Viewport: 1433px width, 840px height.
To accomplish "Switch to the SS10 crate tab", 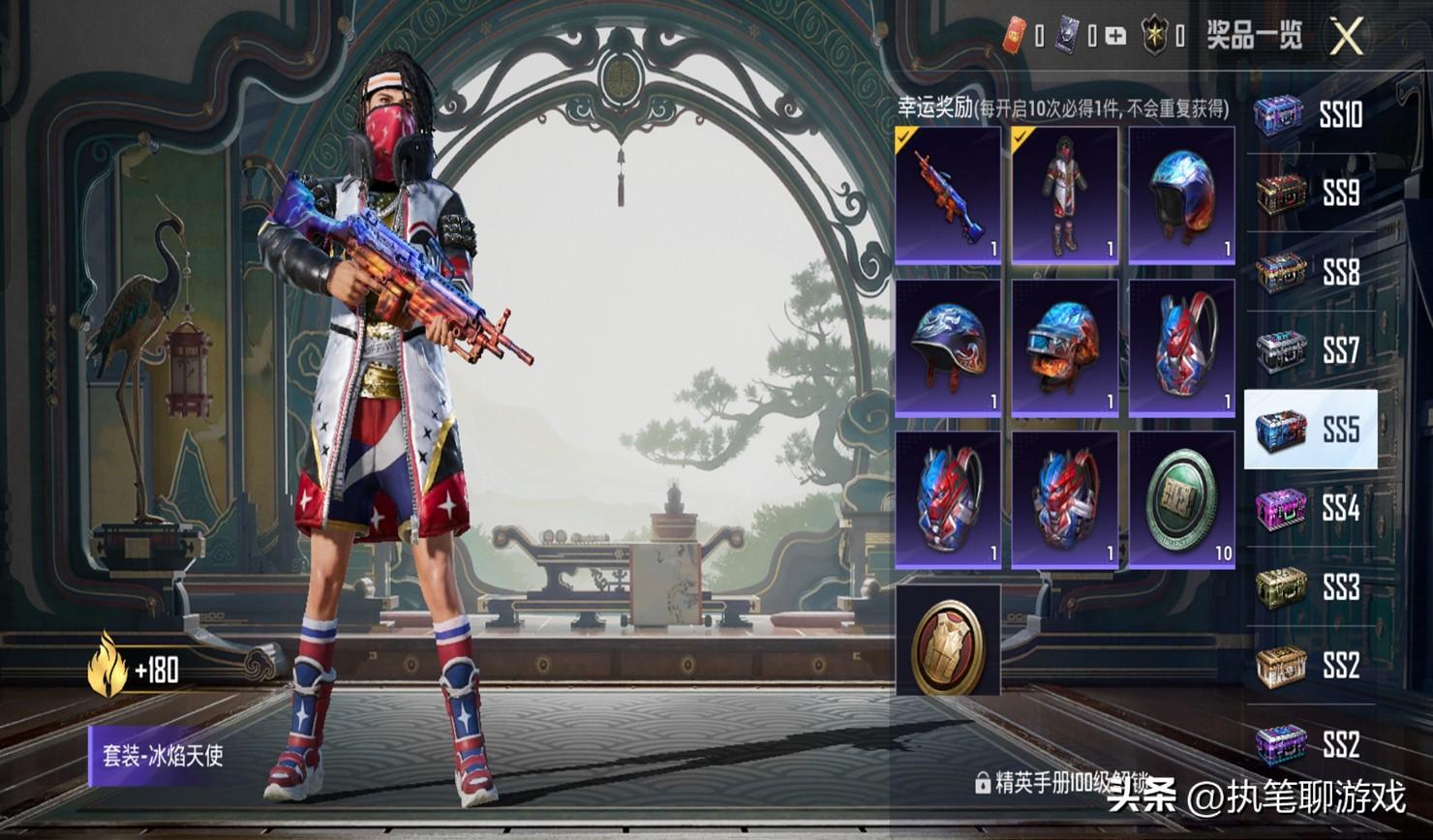I will click(1310, 115).
